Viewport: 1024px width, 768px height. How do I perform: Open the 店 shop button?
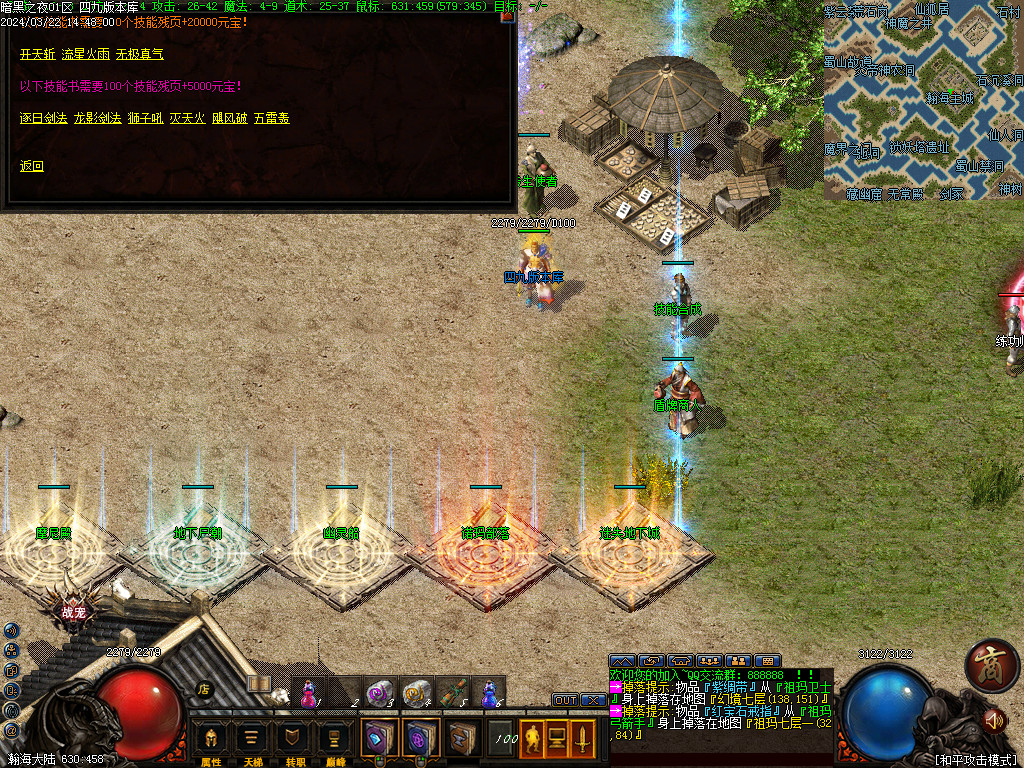point(203,688)
